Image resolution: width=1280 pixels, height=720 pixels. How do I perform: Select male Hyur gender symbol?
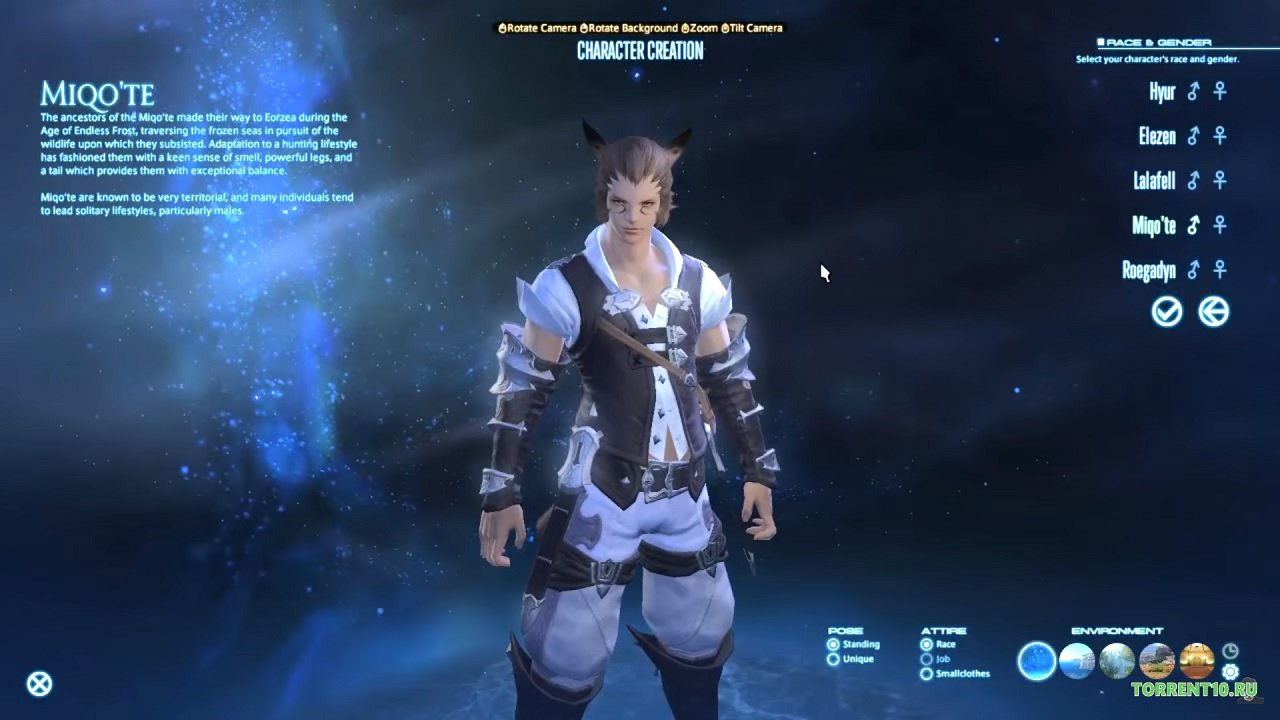(1193, 92)
